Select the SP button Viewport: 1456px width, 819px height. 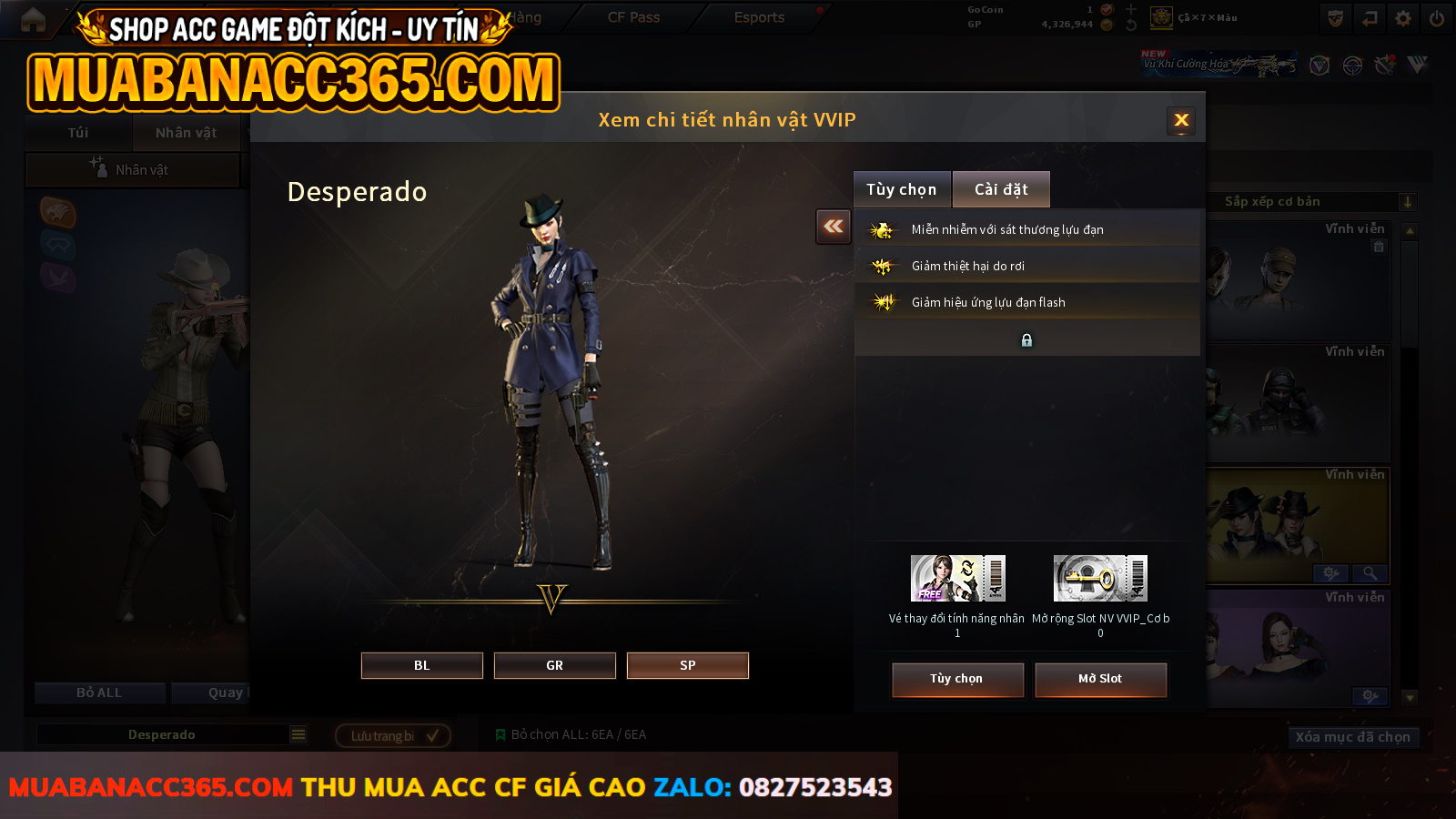[x=687, y=665]
